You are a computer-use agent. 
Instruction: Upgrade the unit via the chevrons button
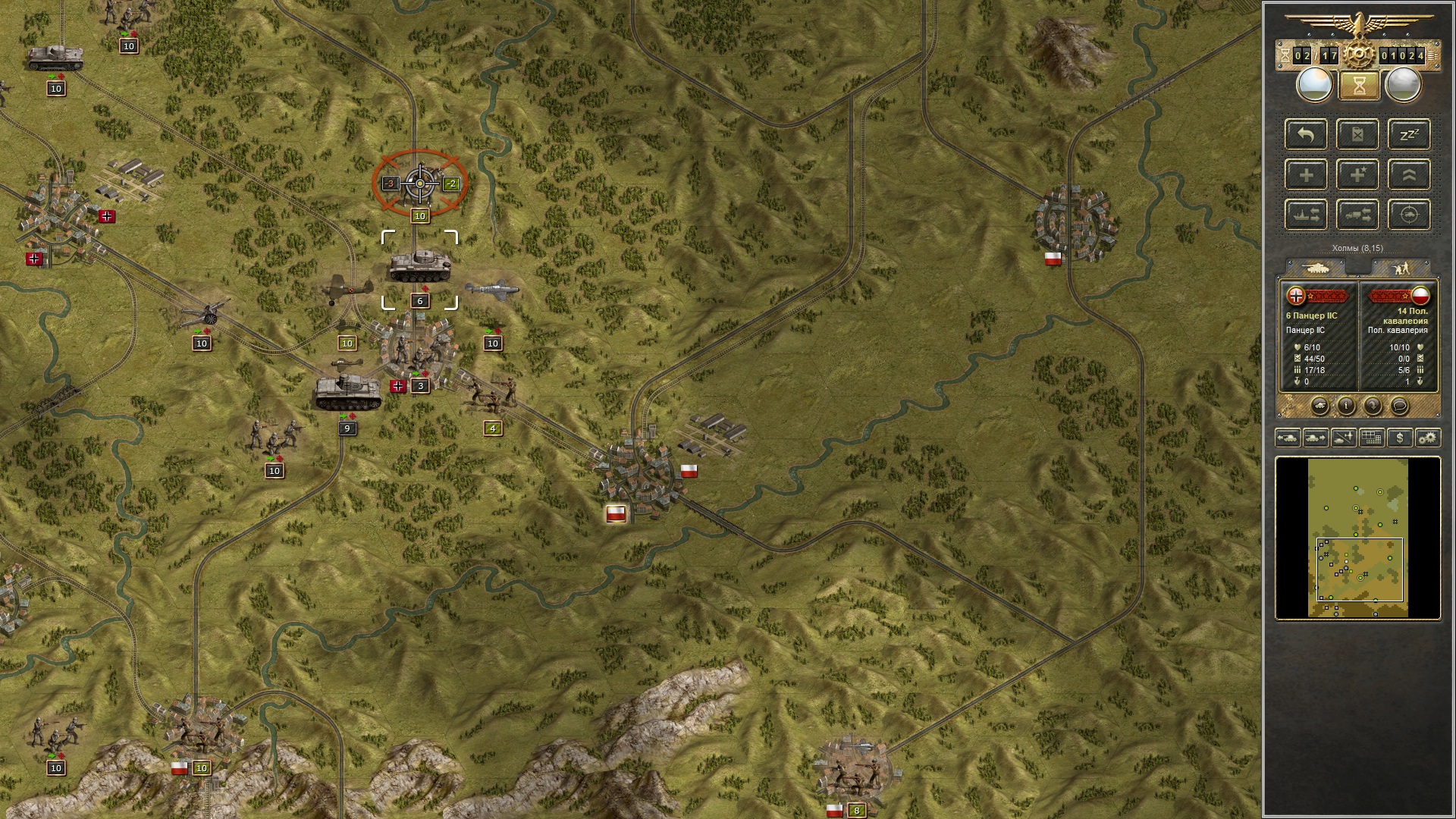tap(1409, 174)
